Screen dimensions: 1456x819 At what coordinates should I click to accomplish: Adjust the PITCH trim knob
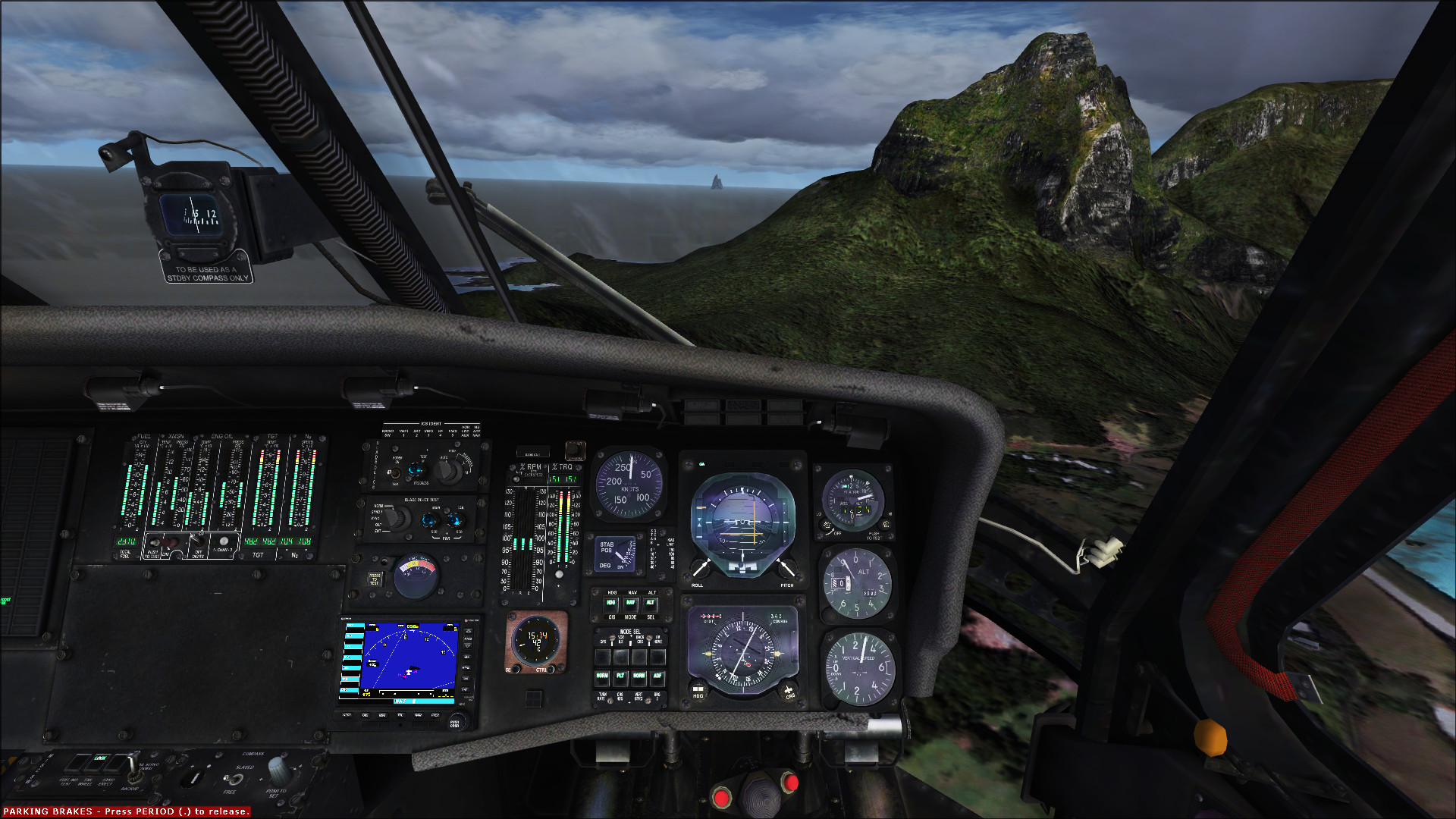786,568
